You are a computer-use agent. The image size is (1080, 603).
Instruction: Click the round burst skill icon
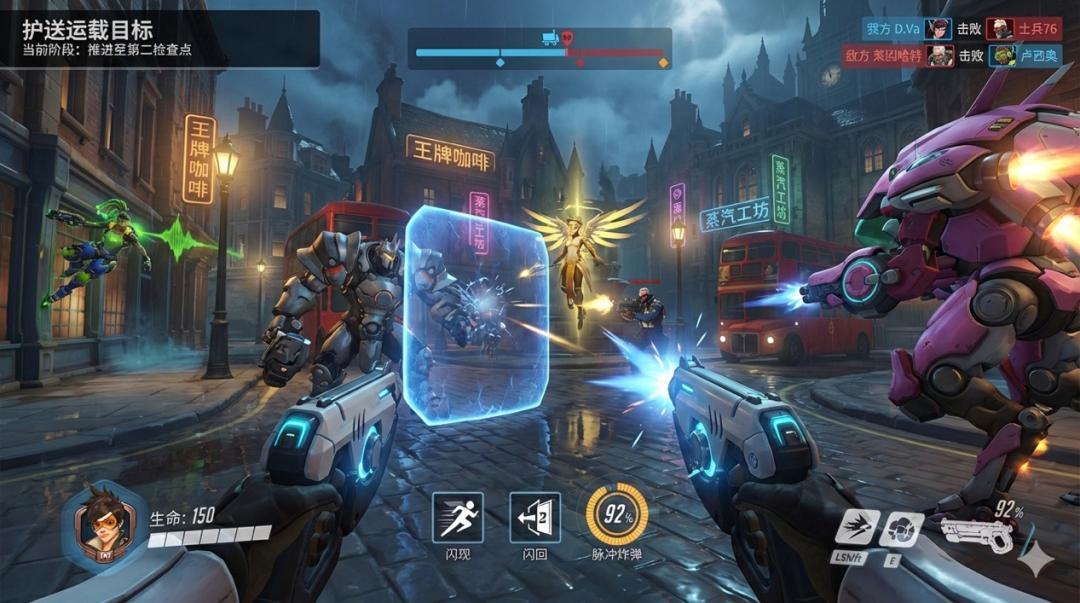pyautogui.click(x=901, y=529)
